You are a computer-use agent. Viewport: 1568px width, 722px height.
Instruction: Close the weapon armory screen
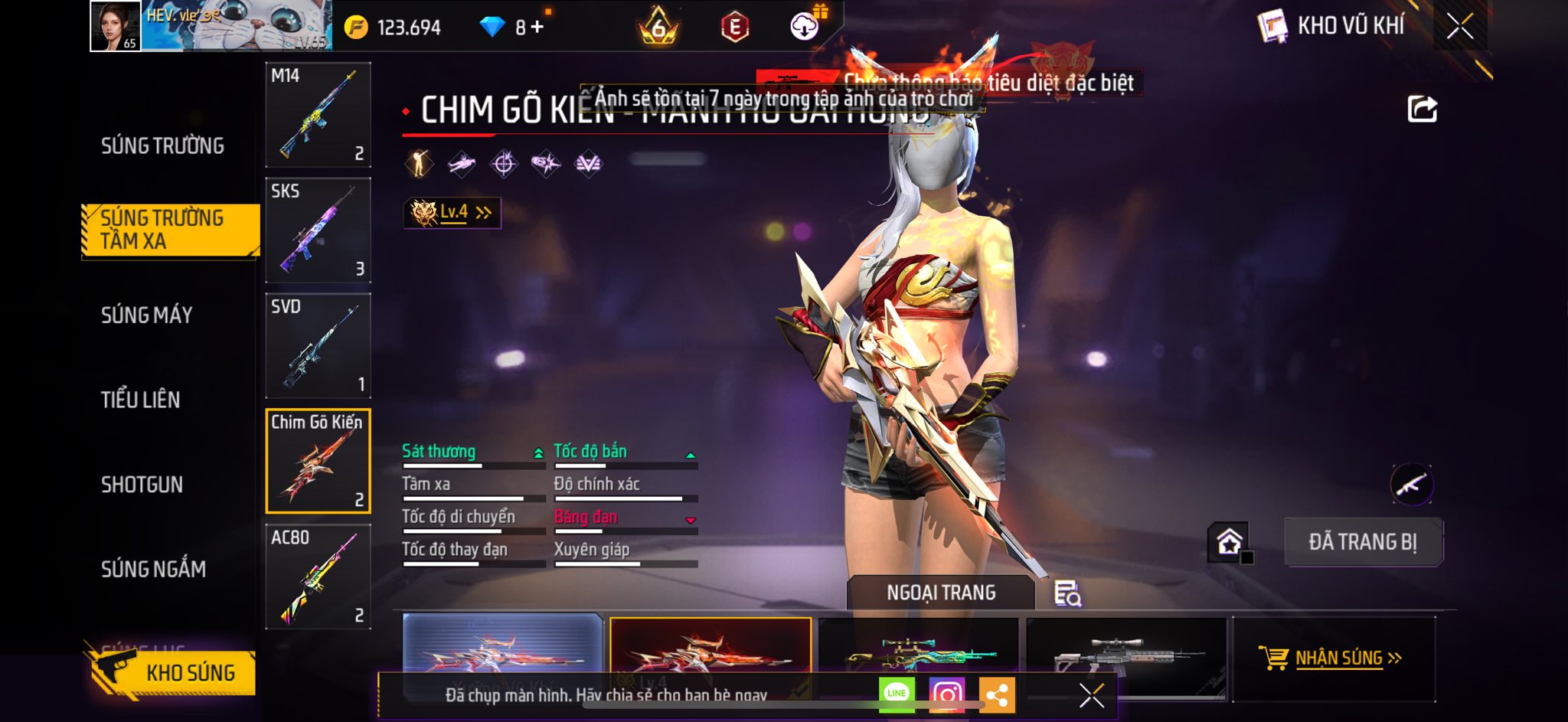coord(1459,27)
